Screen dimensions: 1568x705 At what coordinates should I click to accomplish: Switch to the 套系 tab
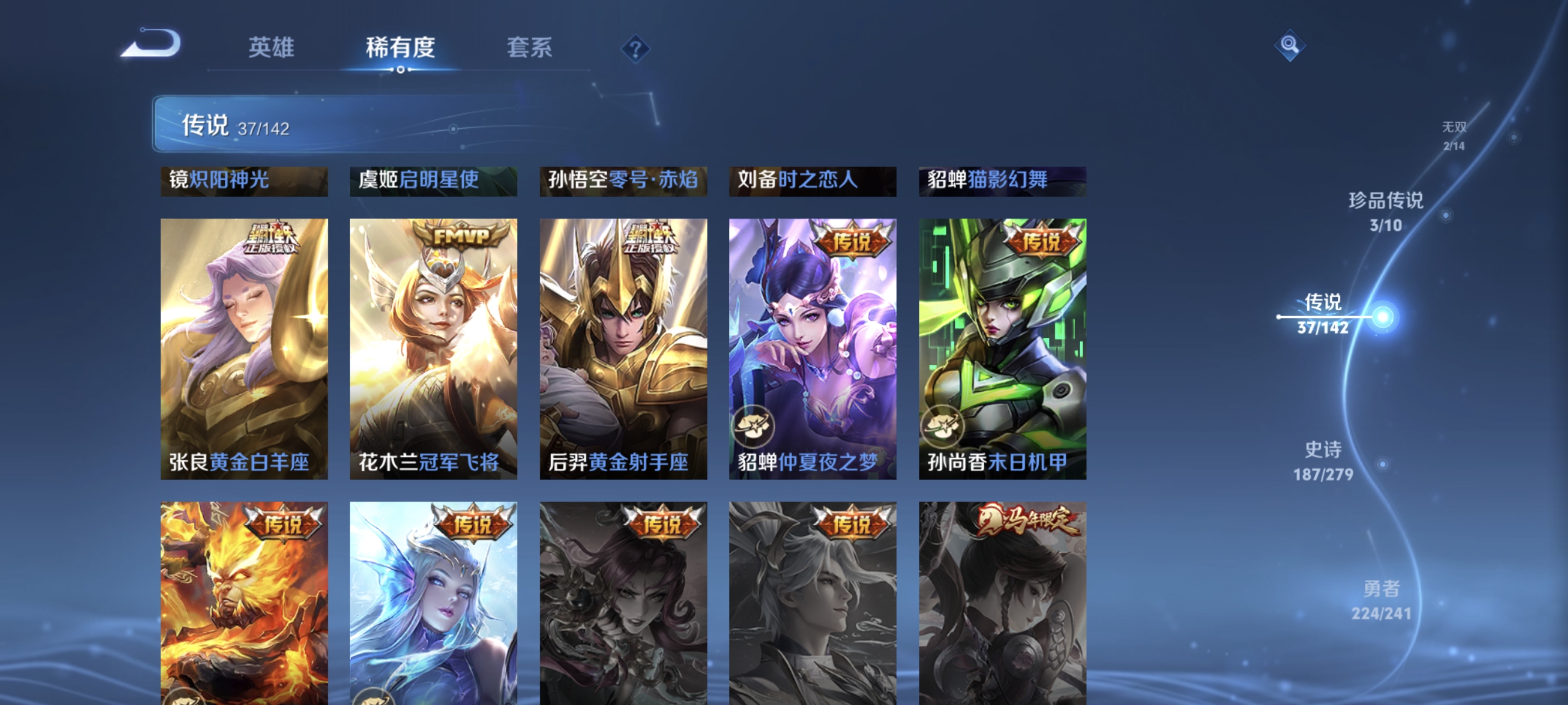[530, 48]
